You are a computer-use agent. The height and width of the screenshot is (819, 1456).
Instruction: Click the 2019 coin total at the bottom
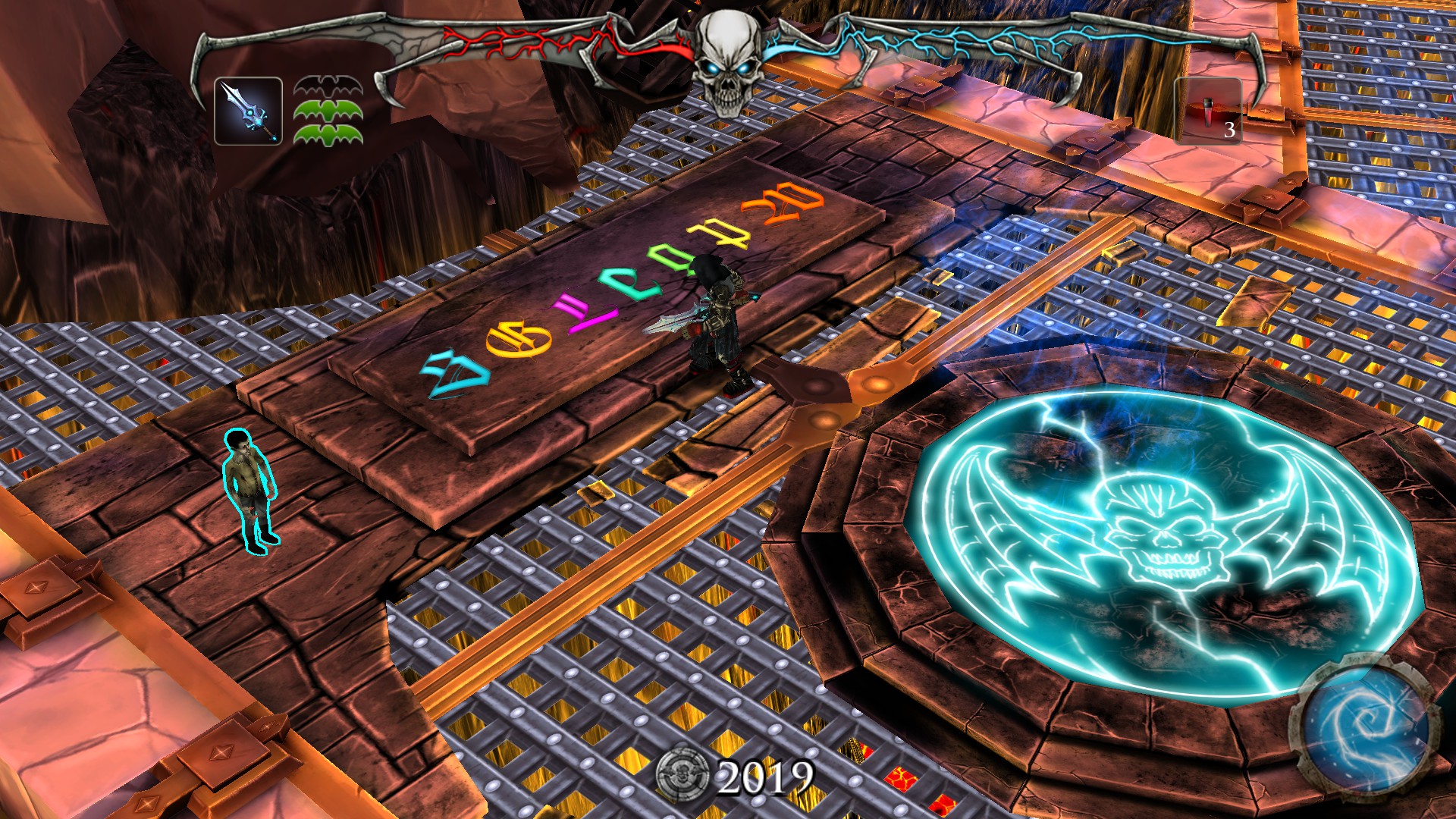(767, 776)
